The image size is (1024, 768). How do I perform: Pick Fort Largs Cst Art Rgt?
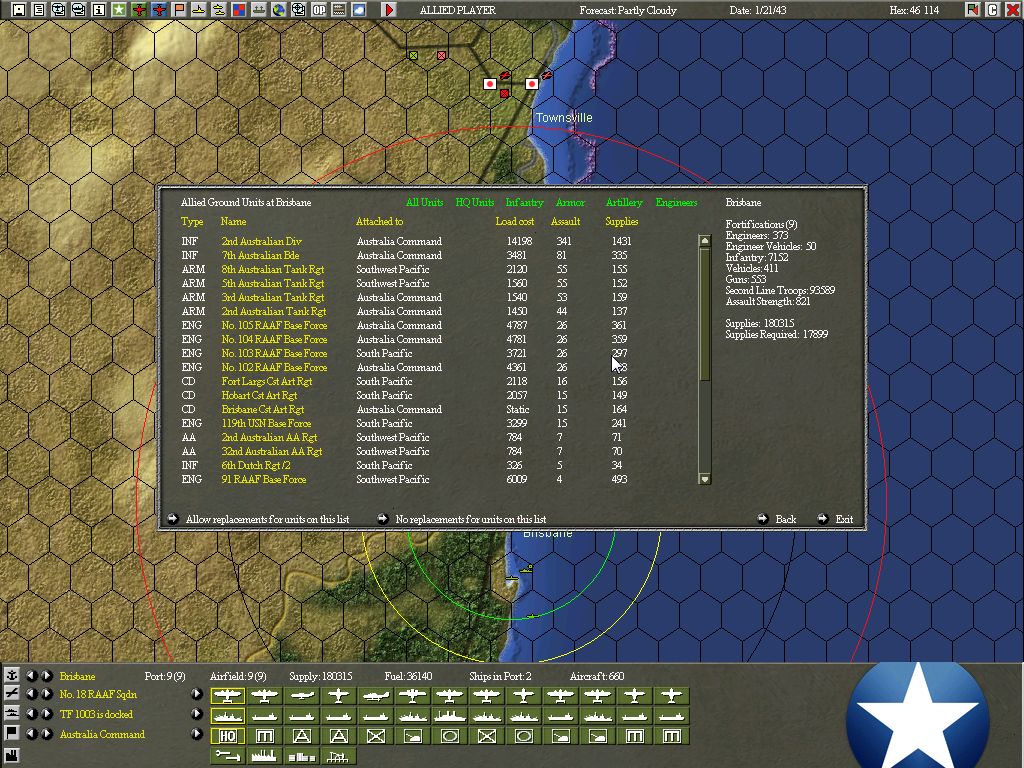266,382
